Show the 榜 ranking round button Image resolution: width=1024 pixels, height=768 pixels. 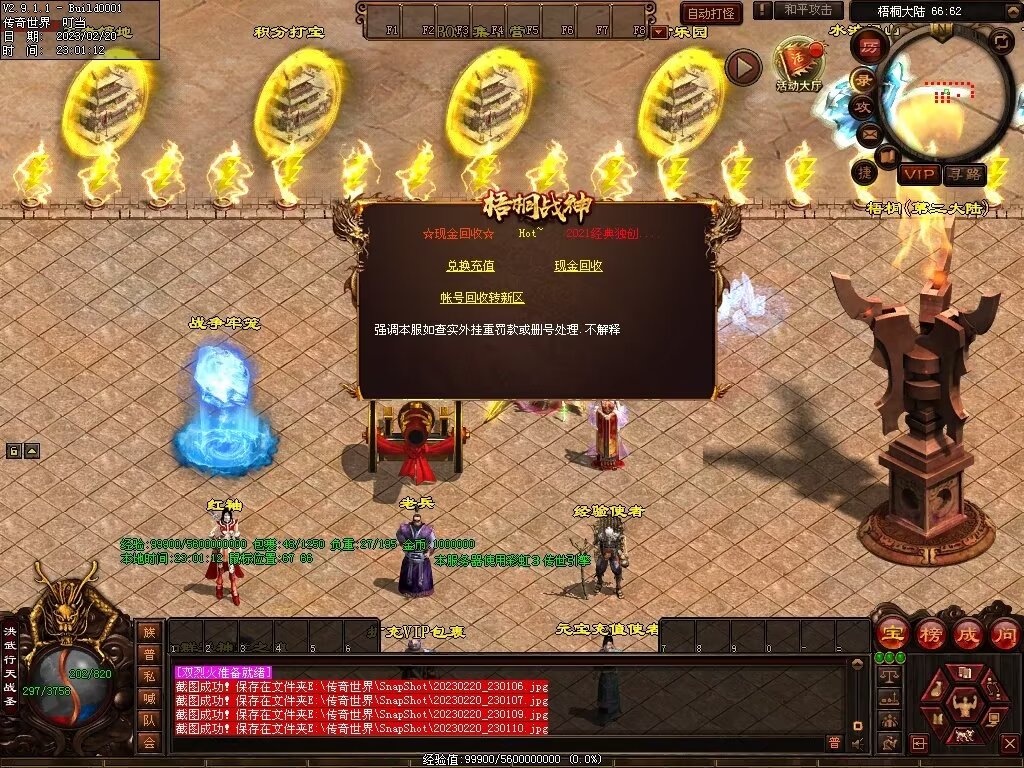(929, 633)
